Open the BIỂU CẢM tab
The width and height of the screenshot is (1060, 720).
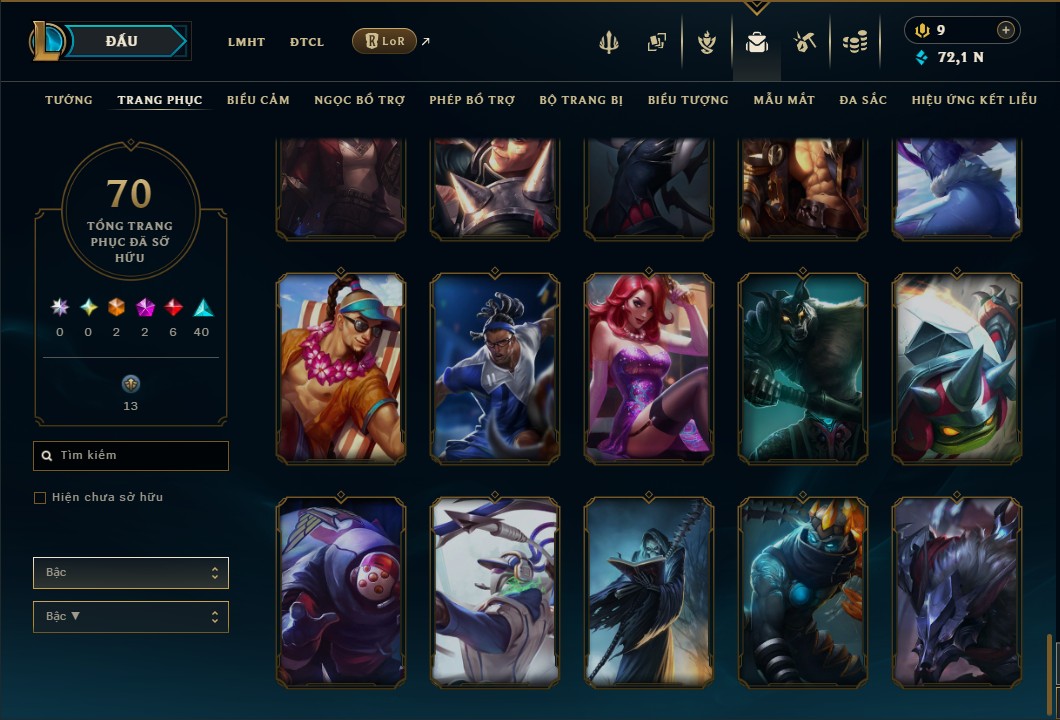click(x=258, y=100)
